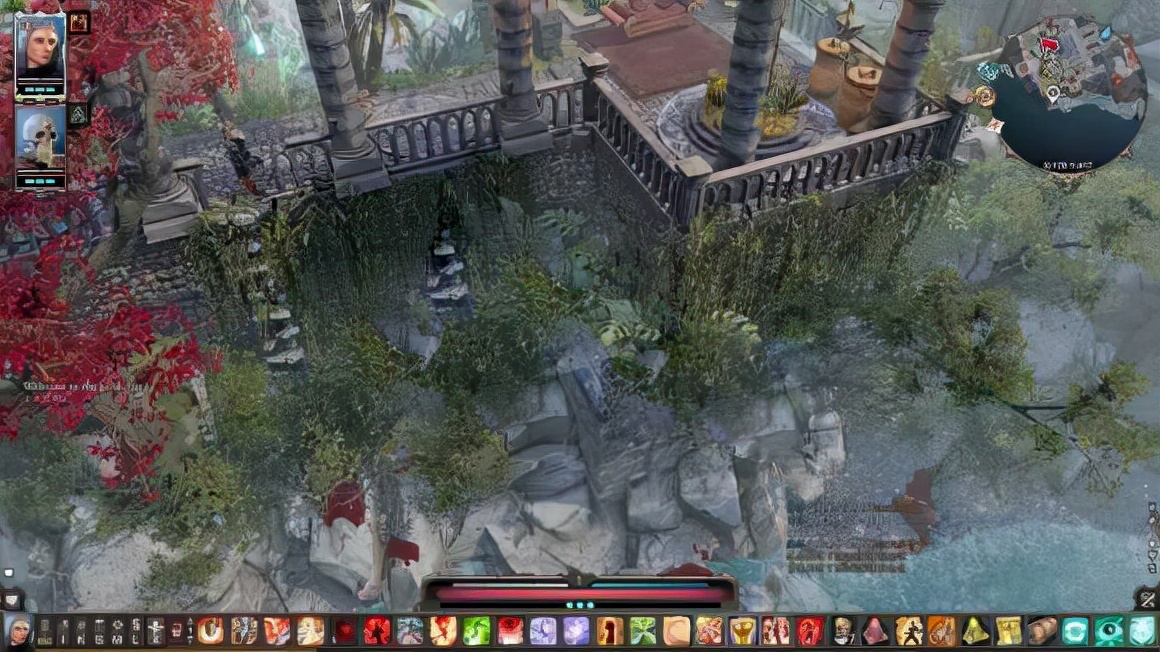Use the dark figure on red skill
This screenshot has height=652, width=1160.
[x=810, y=631]
